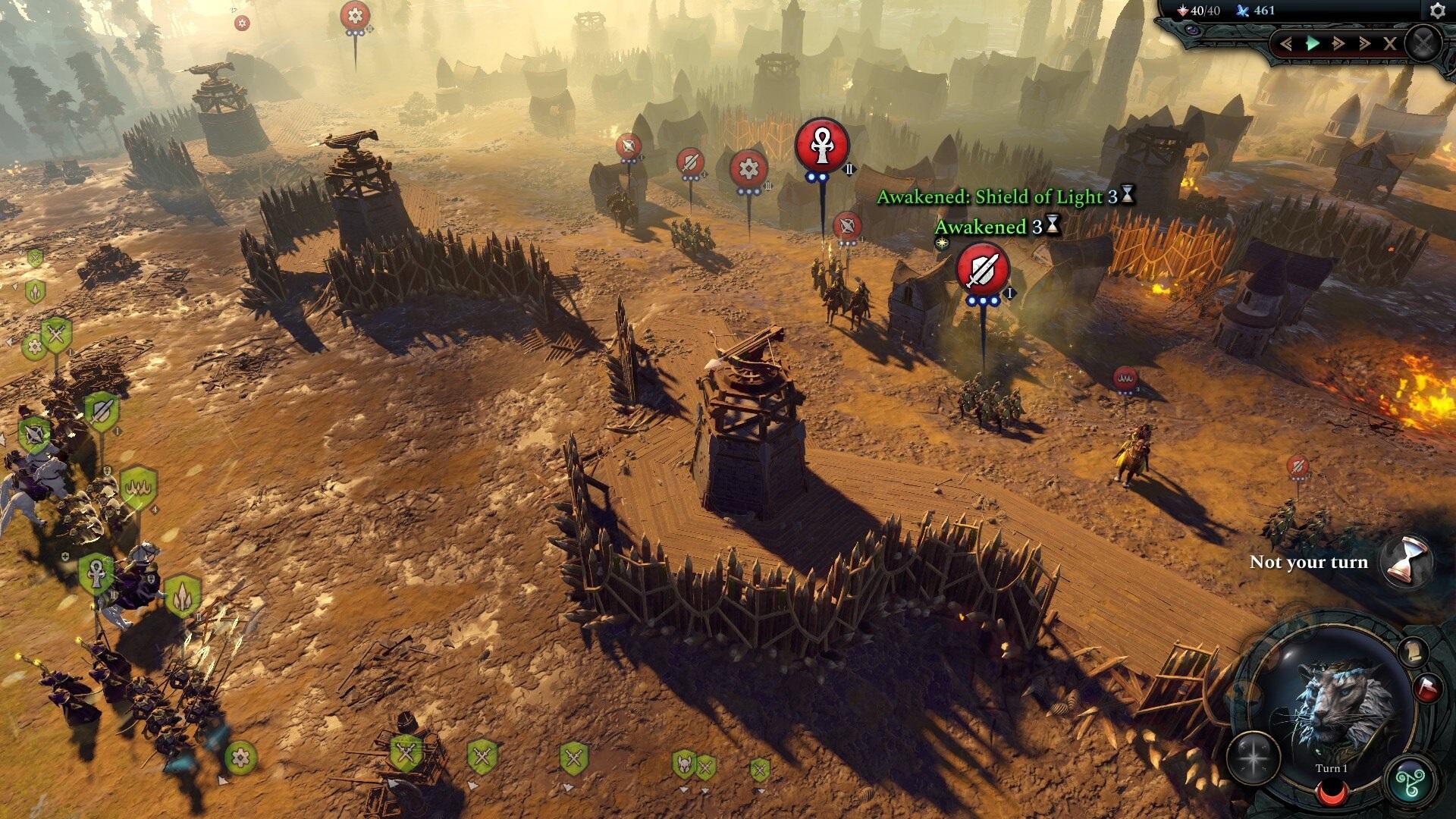Select the large red cog enemy unit marker
The image size is (1456, 819).
[x=748, y=168]
